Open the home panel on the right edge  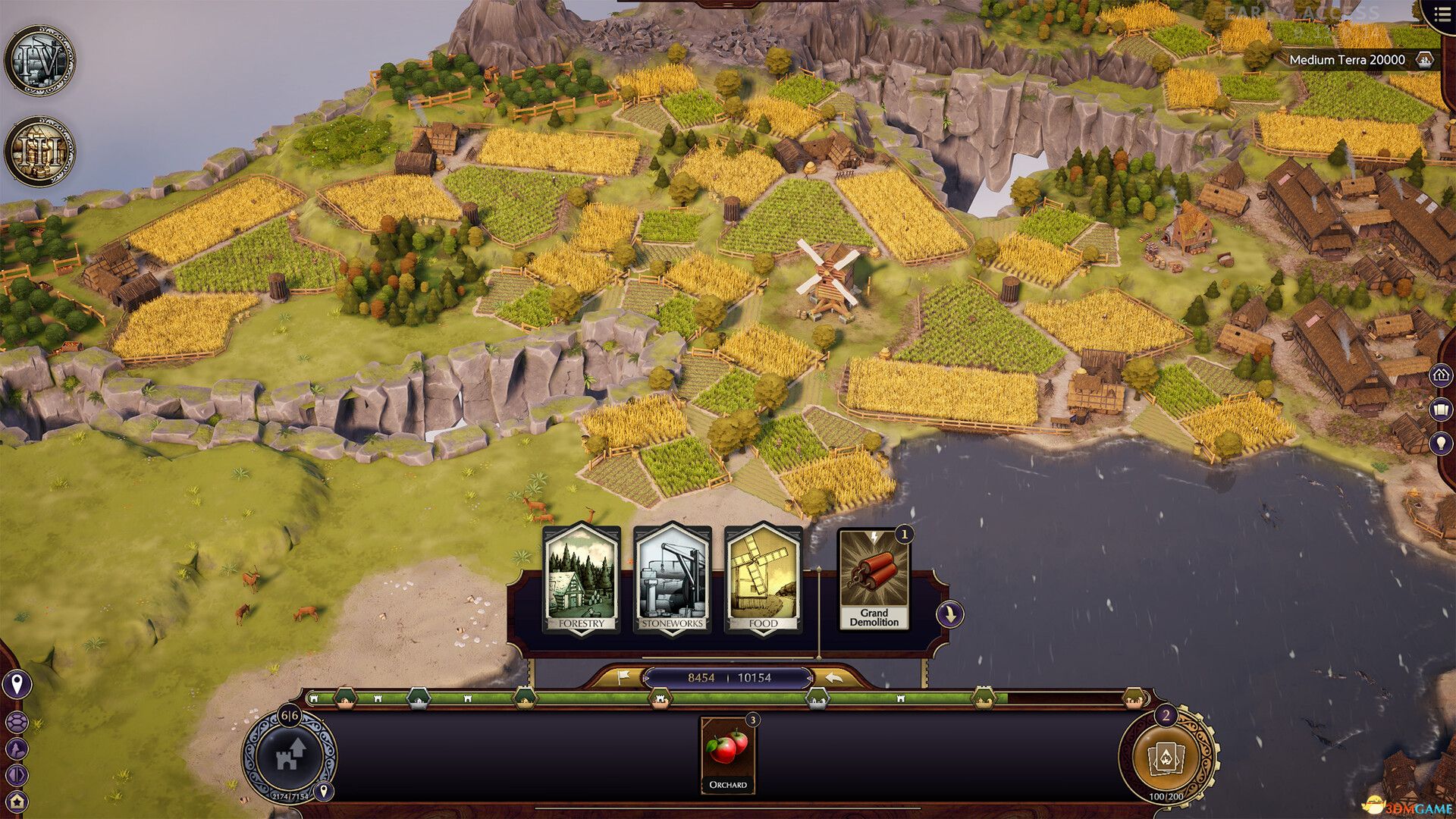(1441, 375)
